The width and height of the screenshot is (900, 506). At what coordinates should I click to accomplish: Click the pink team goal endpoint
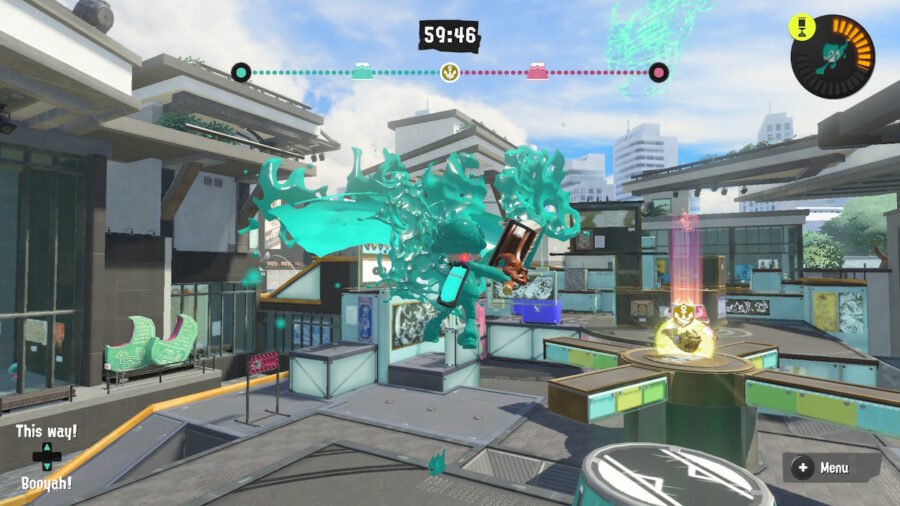point(658,72)
